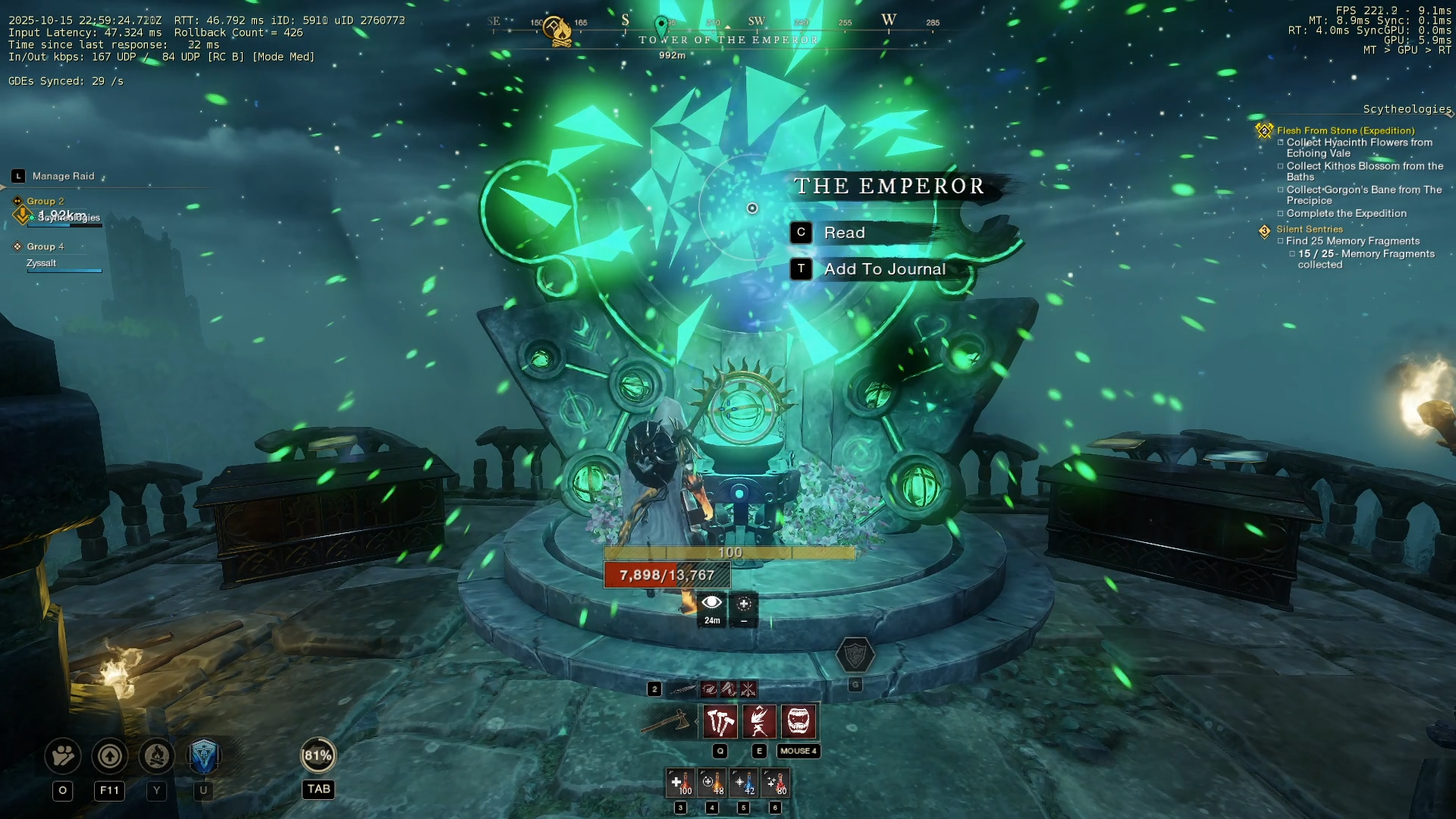Activate the three-hammers hatchet ability
This screenshot has width=1456, height=819.
point(720,721)
